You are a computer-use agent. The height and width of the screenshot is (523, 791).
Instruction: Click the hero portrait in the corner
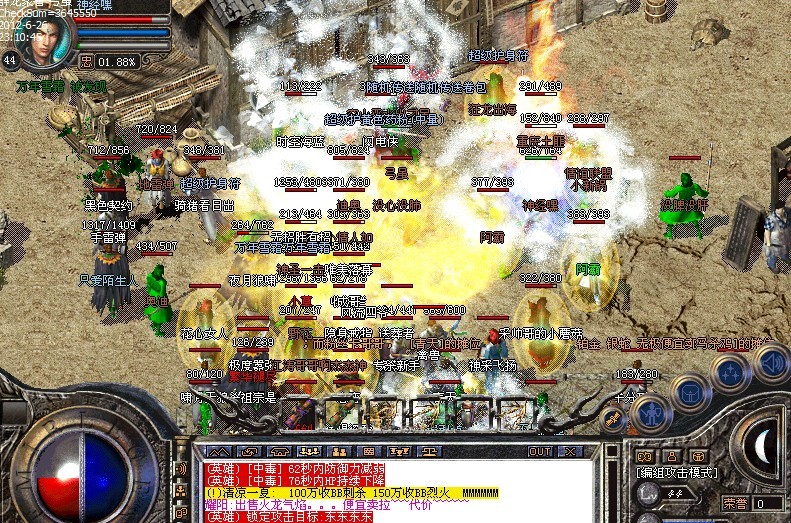(45, 40)
